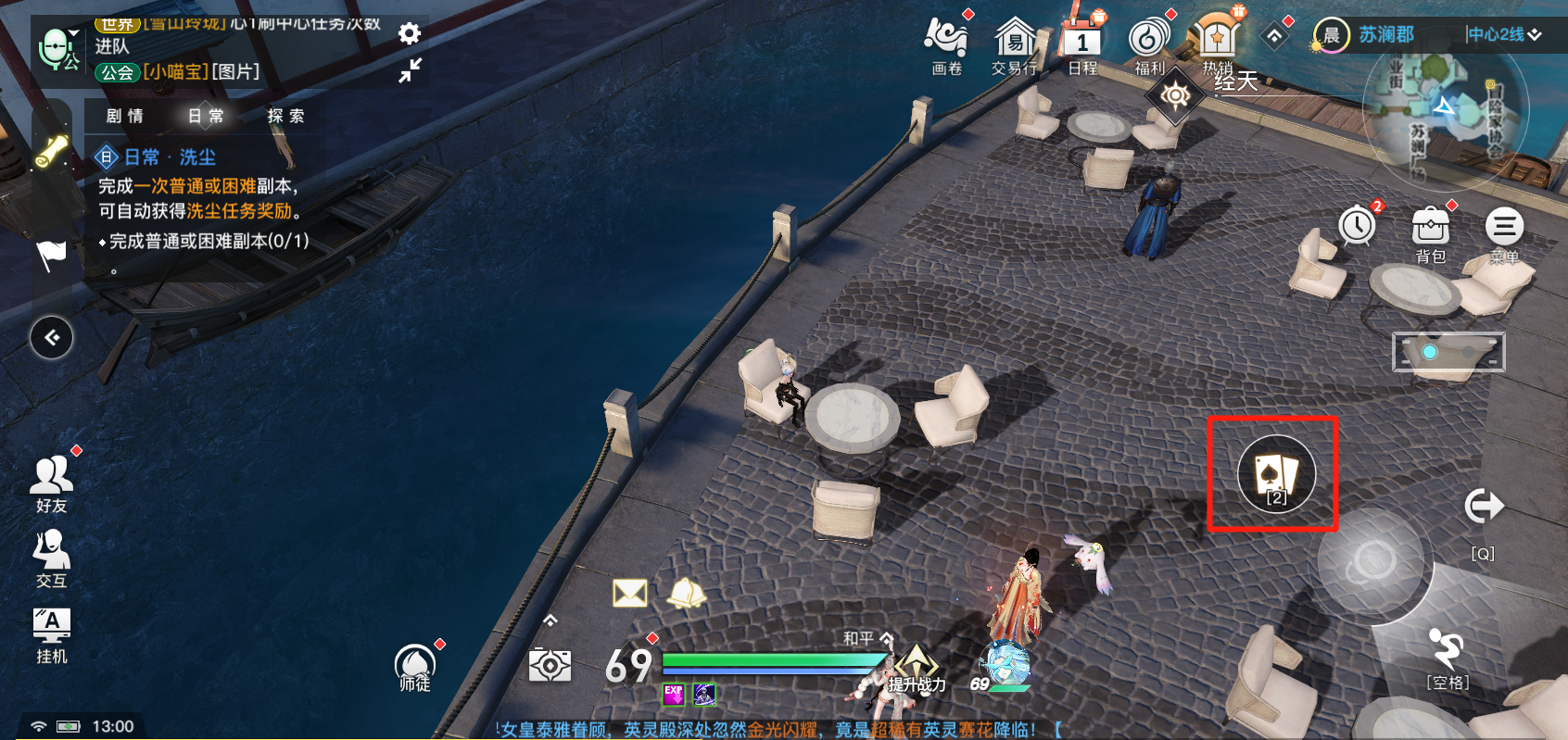The width and height of the screenshot is (1568, 740).
Task: Open the 背包 backpack inventory
Action: tap(1430, 232)
